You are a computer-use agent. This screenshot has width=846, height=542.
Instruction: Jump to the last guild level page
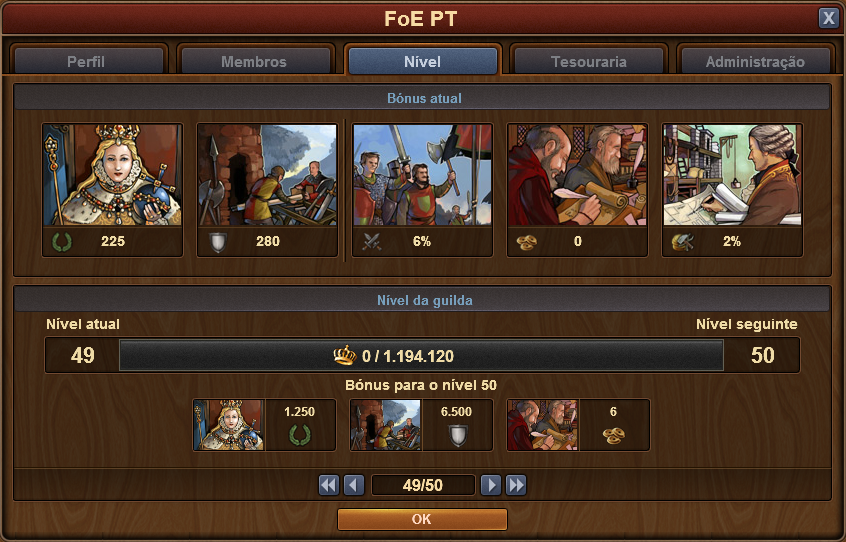coord(515,485)
